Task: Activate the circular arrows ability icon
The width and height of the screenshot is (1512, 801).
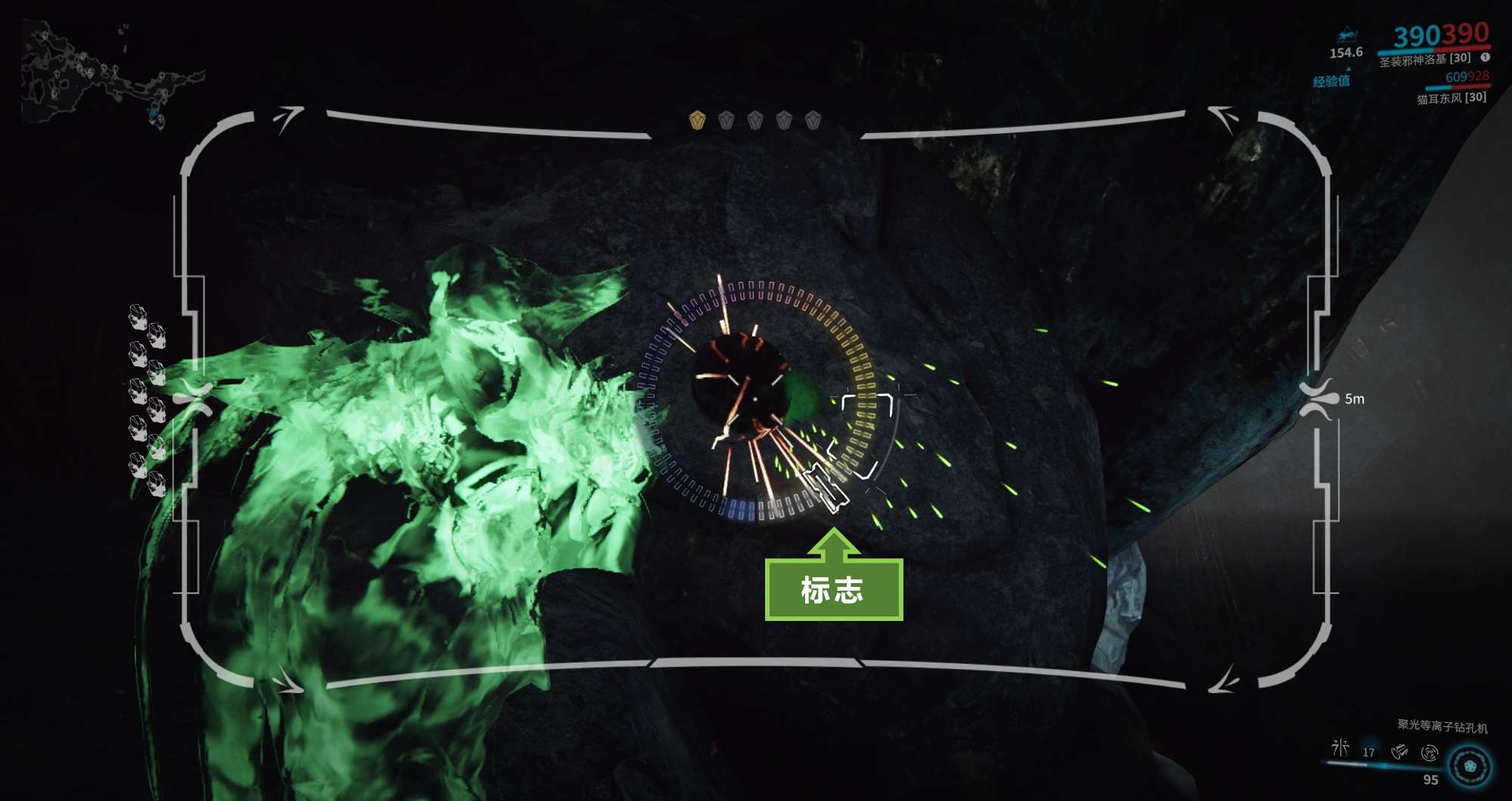Action: [1429, 753]
